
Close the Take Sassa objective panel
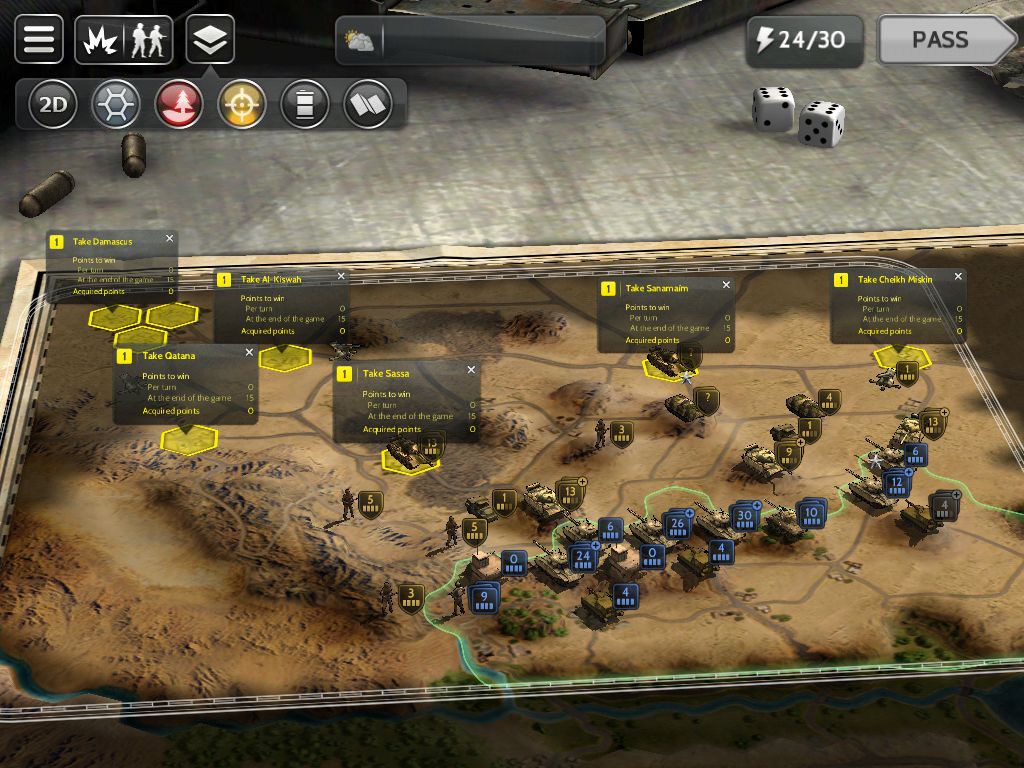pyautogui.click(x=471, y=371)
